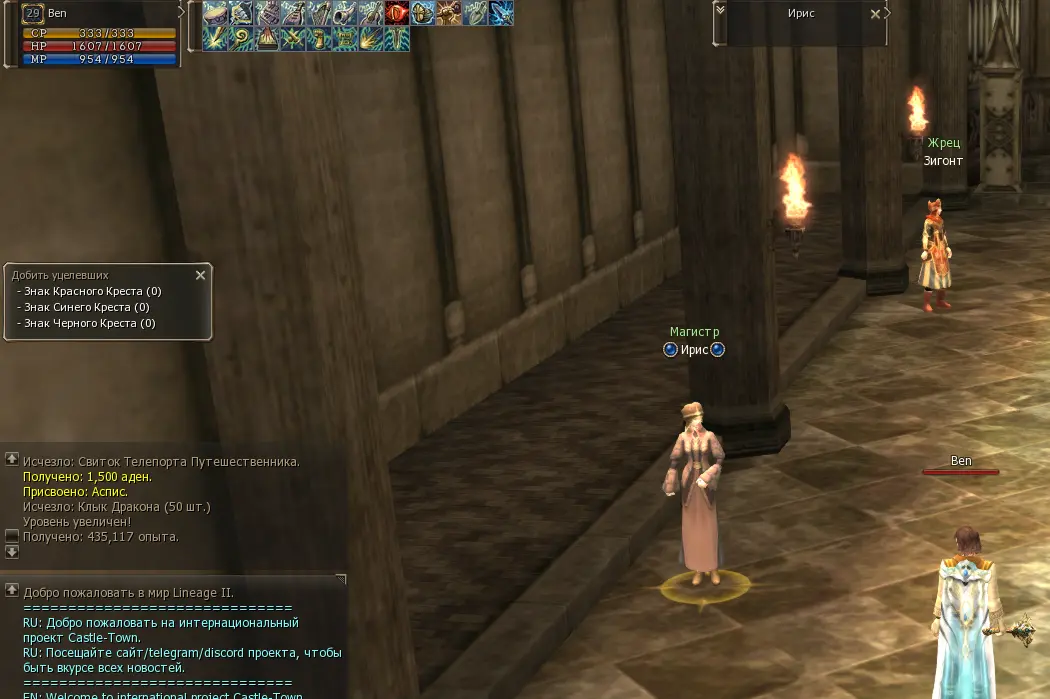Click the level 29 badge beside Ben
The width and height of the screenshot is (1050, 699).
32,13
